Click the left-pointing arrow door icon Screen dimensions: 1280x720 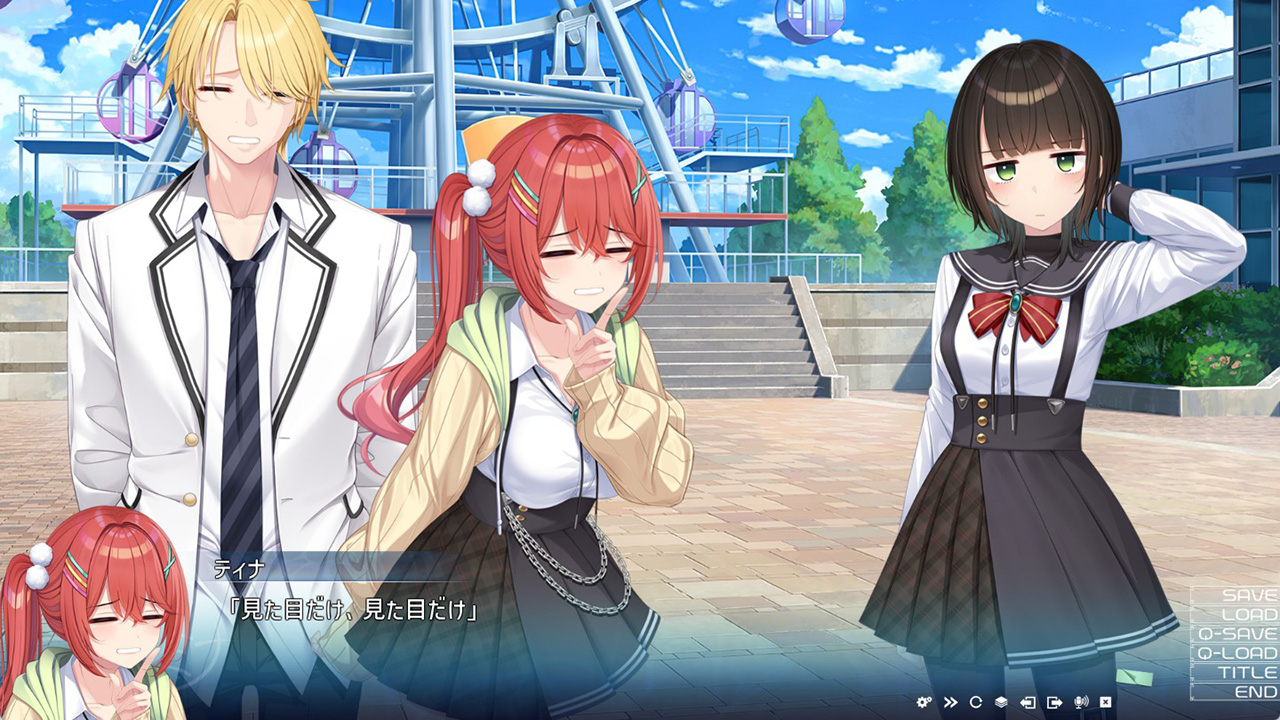tap(1027, 702)
